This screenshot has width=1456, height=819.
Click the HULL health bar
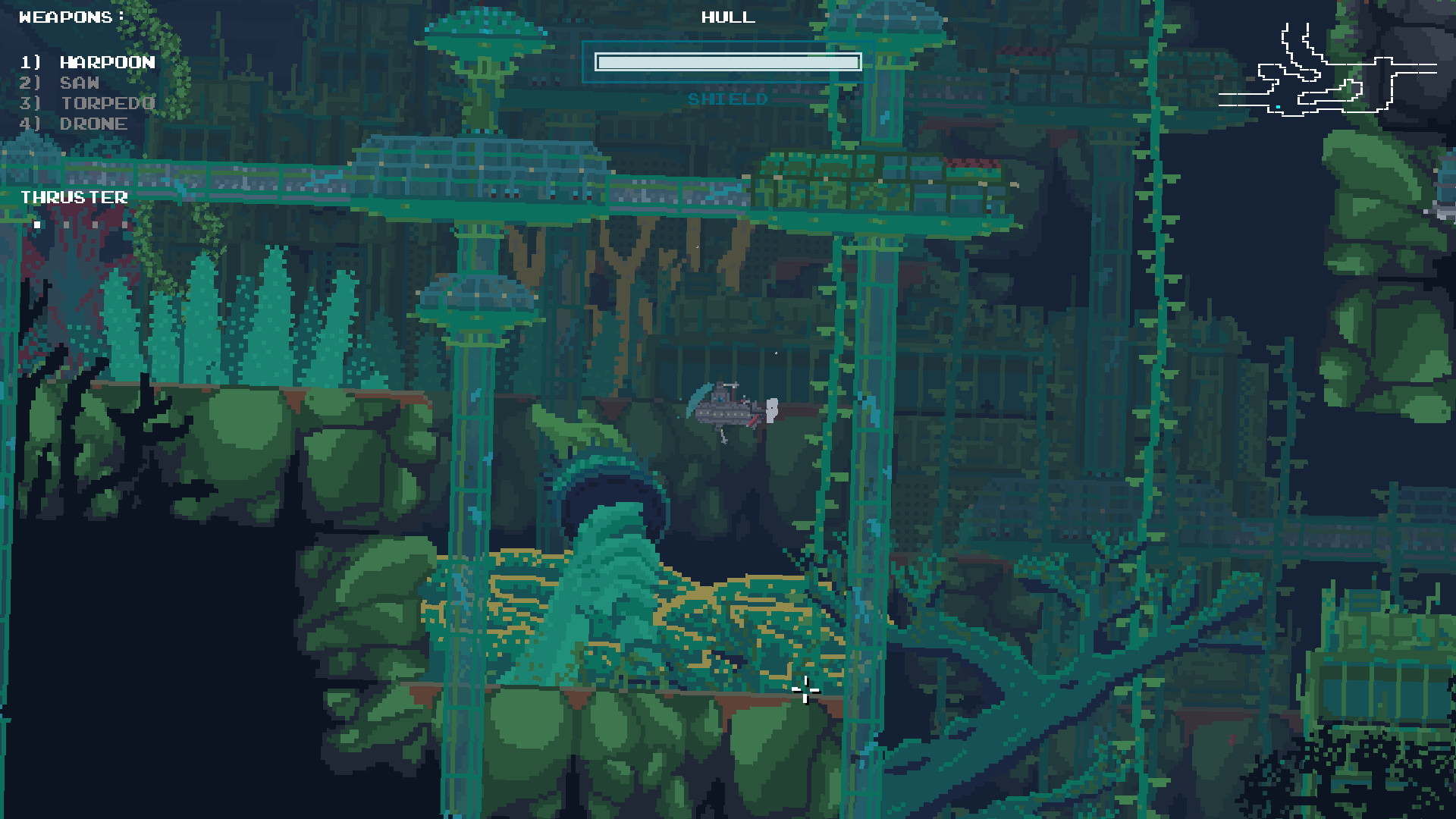pos(728,61)
